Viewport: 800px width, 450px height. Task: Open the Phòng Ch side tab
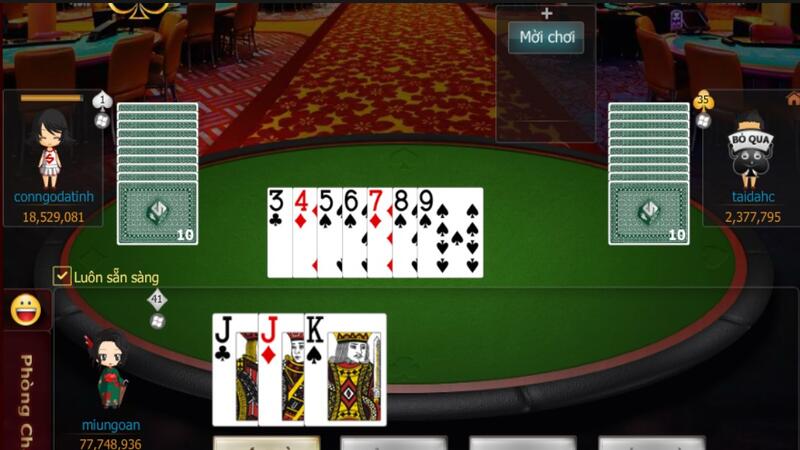point(26,395)
